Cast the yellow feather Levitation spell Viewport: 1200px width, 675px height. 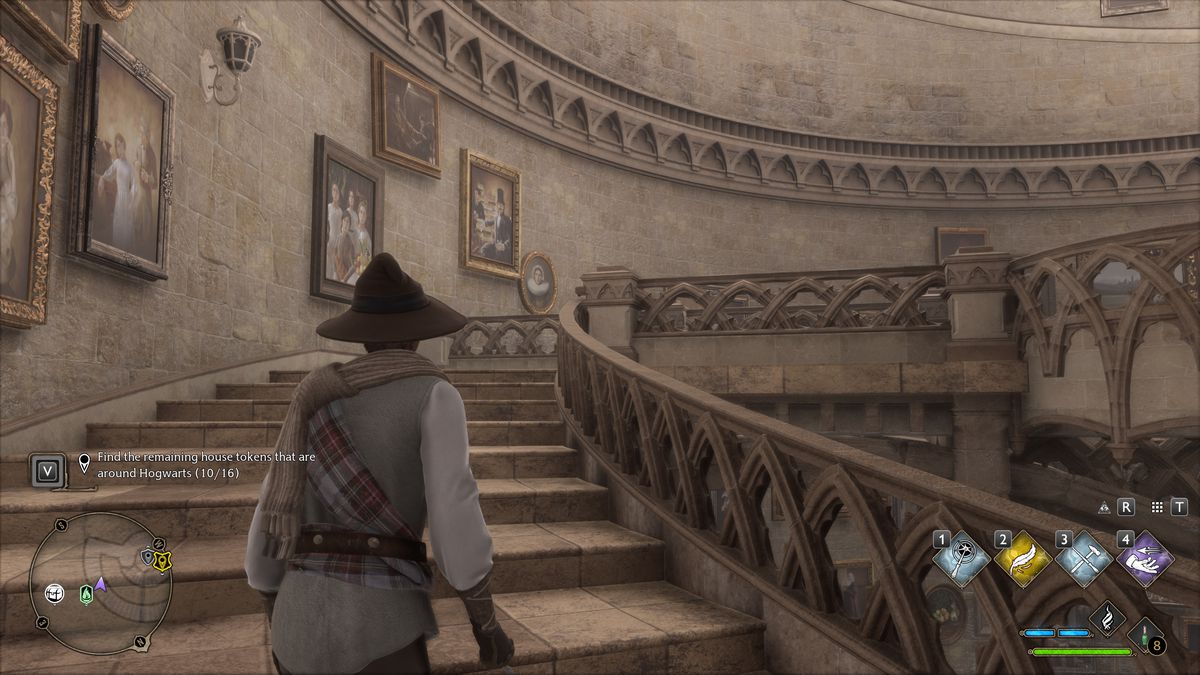pyautogui.click(x=1023, y=559)
